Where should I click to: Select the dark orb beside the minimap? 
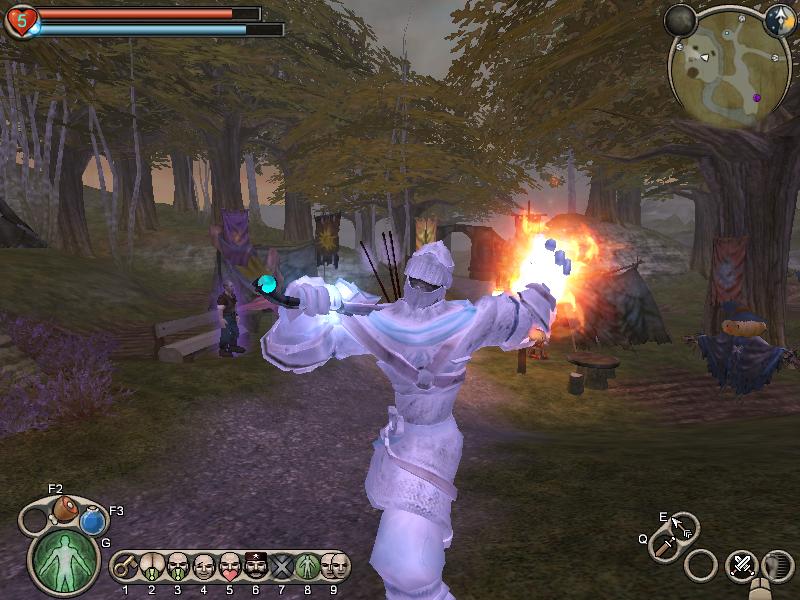tap(681, 20)
